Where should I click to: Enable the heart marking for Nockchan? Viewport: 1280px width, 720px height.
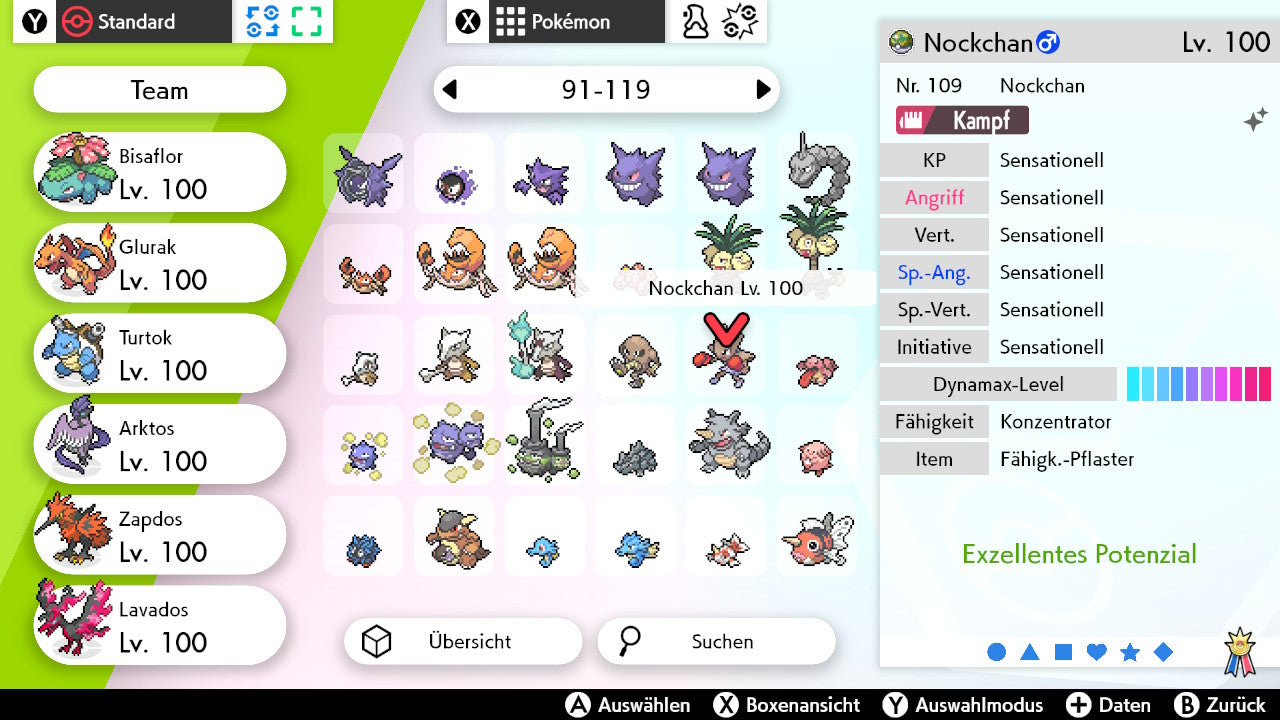coord(1096,651)
